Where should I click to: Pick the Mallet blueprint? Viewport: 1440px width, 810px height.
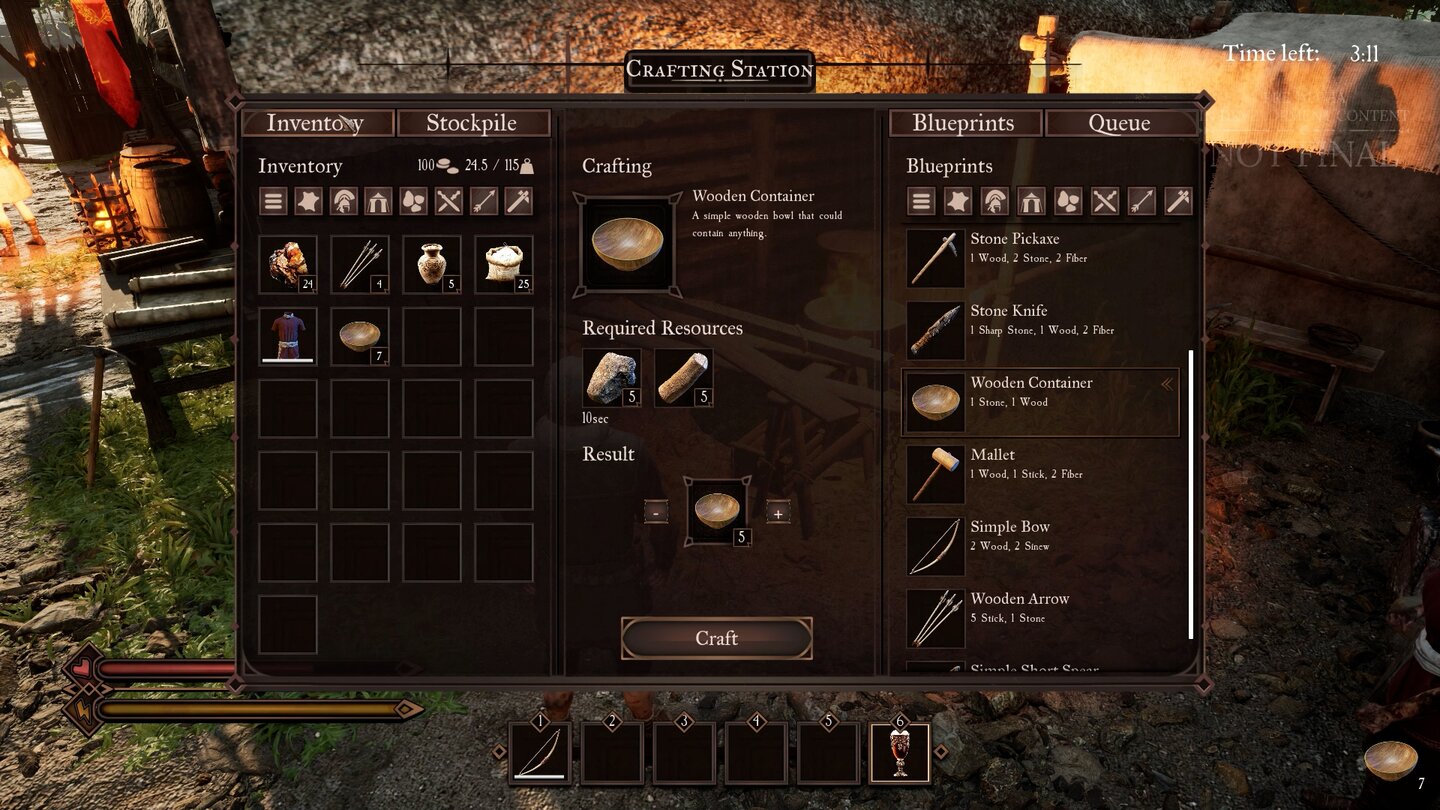click(x=1040, y=474)
